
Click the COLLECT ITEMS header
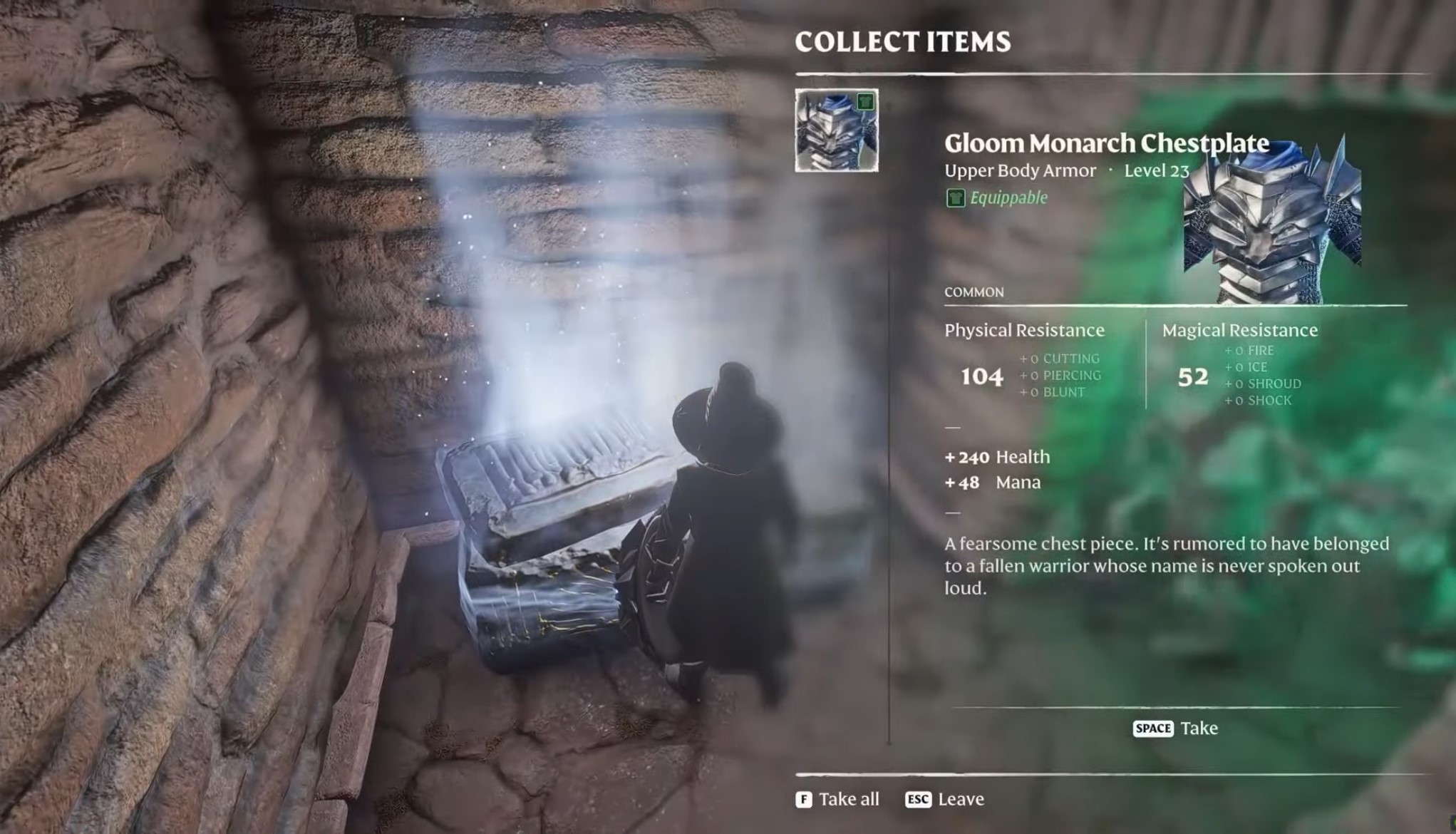[x=903, y=41]
